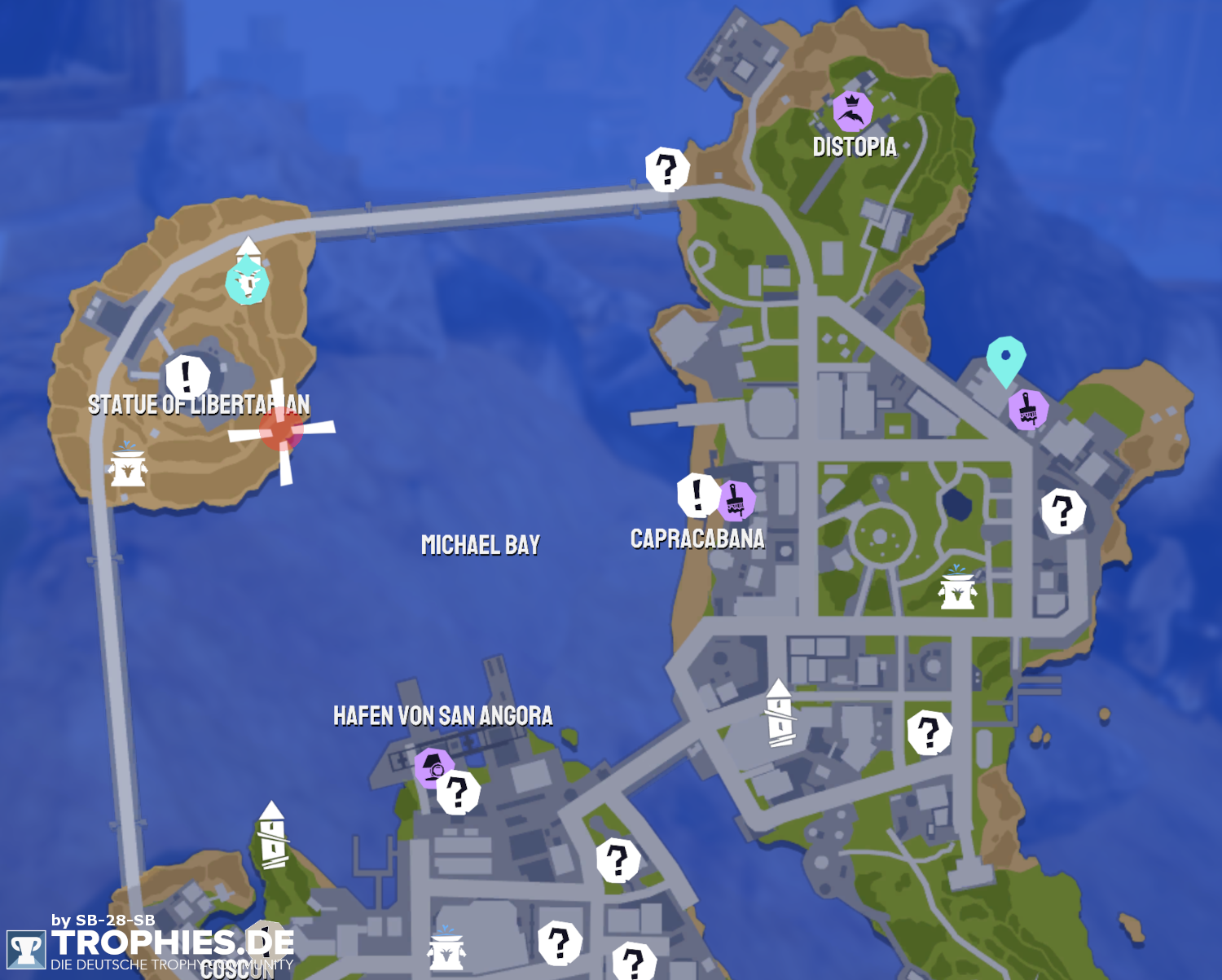Select the question mark marker on the bridge
The image size is (1222, 980).
[667, 169]
